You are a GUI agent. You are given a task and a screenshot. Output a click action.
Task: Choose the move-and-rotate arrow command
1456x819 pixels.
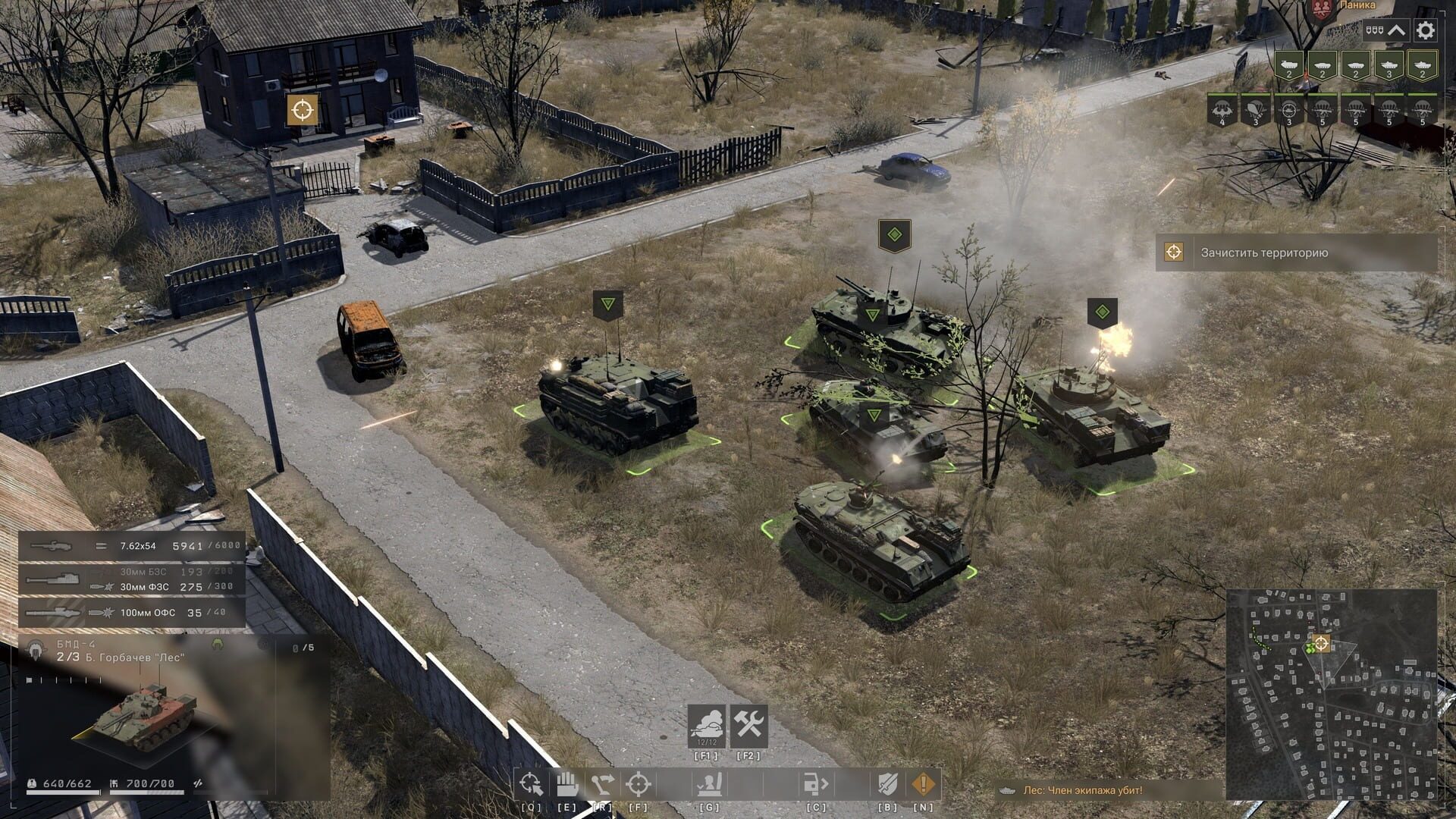click(x=601, y=784)
